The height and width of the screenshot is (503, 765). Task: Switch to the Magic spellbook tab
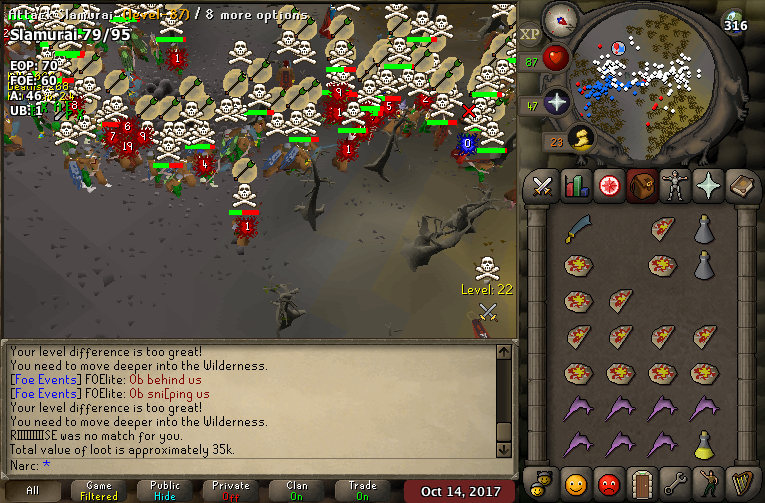point(741,186)
